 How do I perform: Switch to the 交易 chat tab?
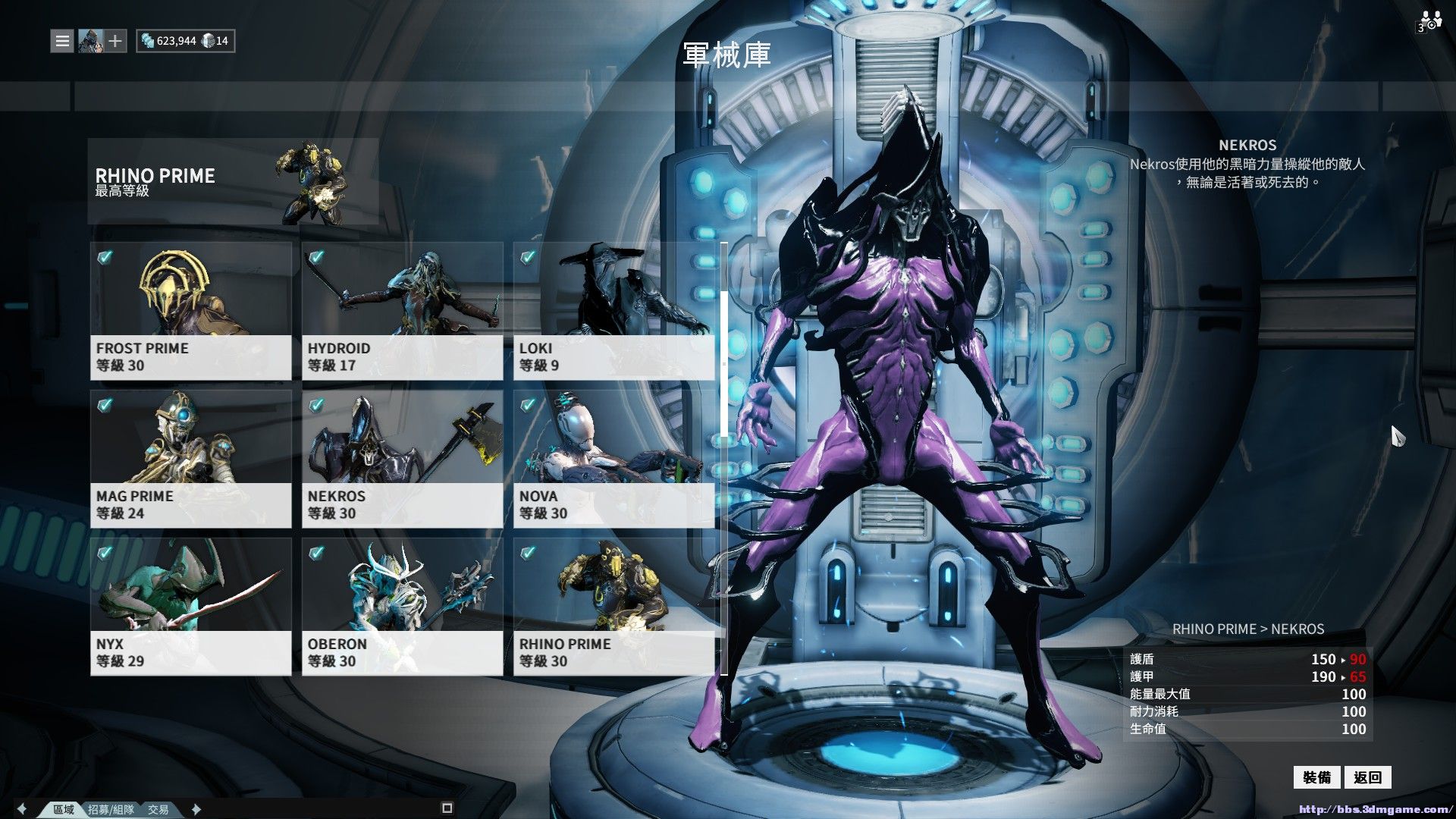158,809
